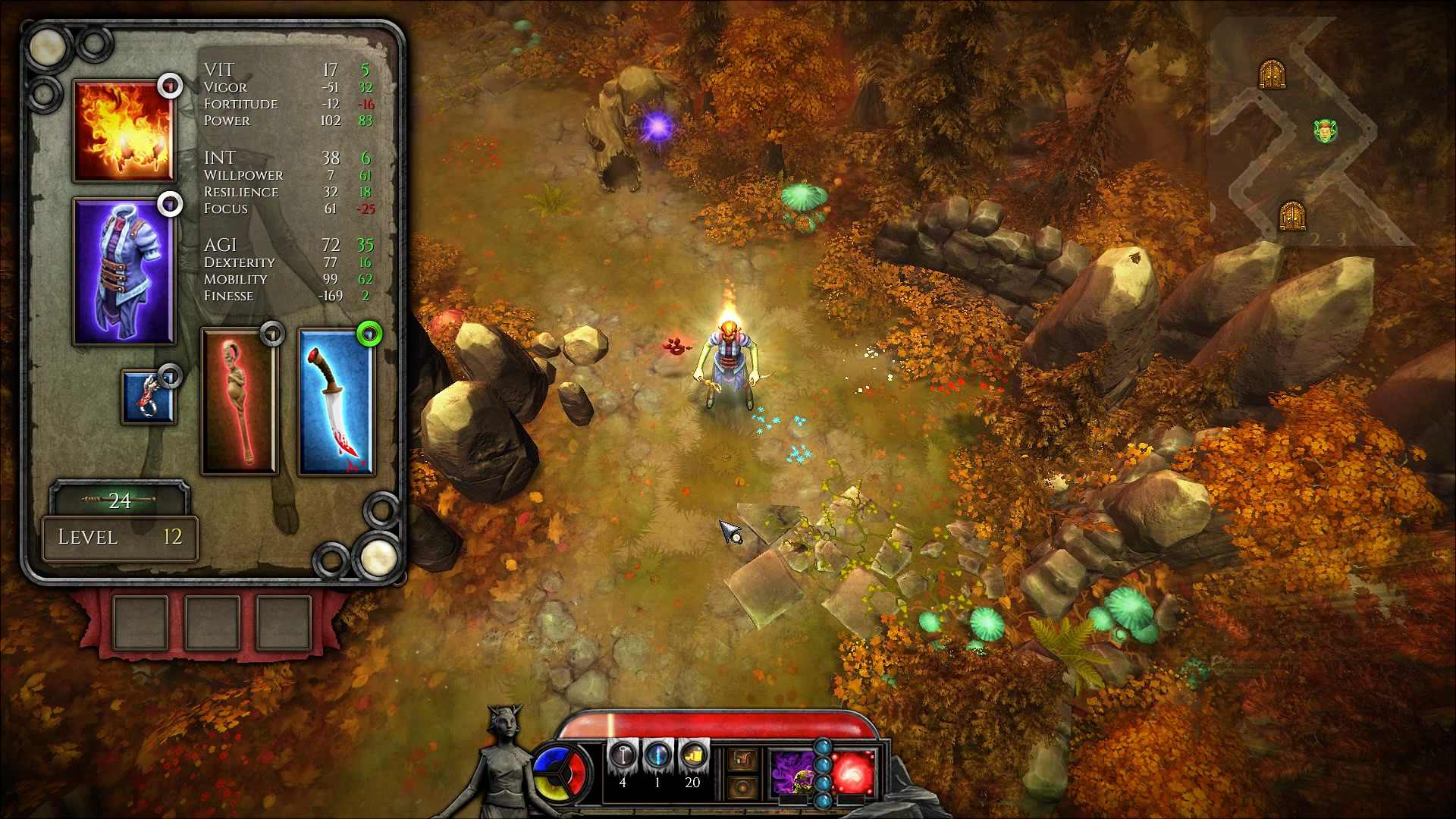The image size is (1456, 819).
Task: Select the bloody curved dagger slot
Action: coord(335,402)
